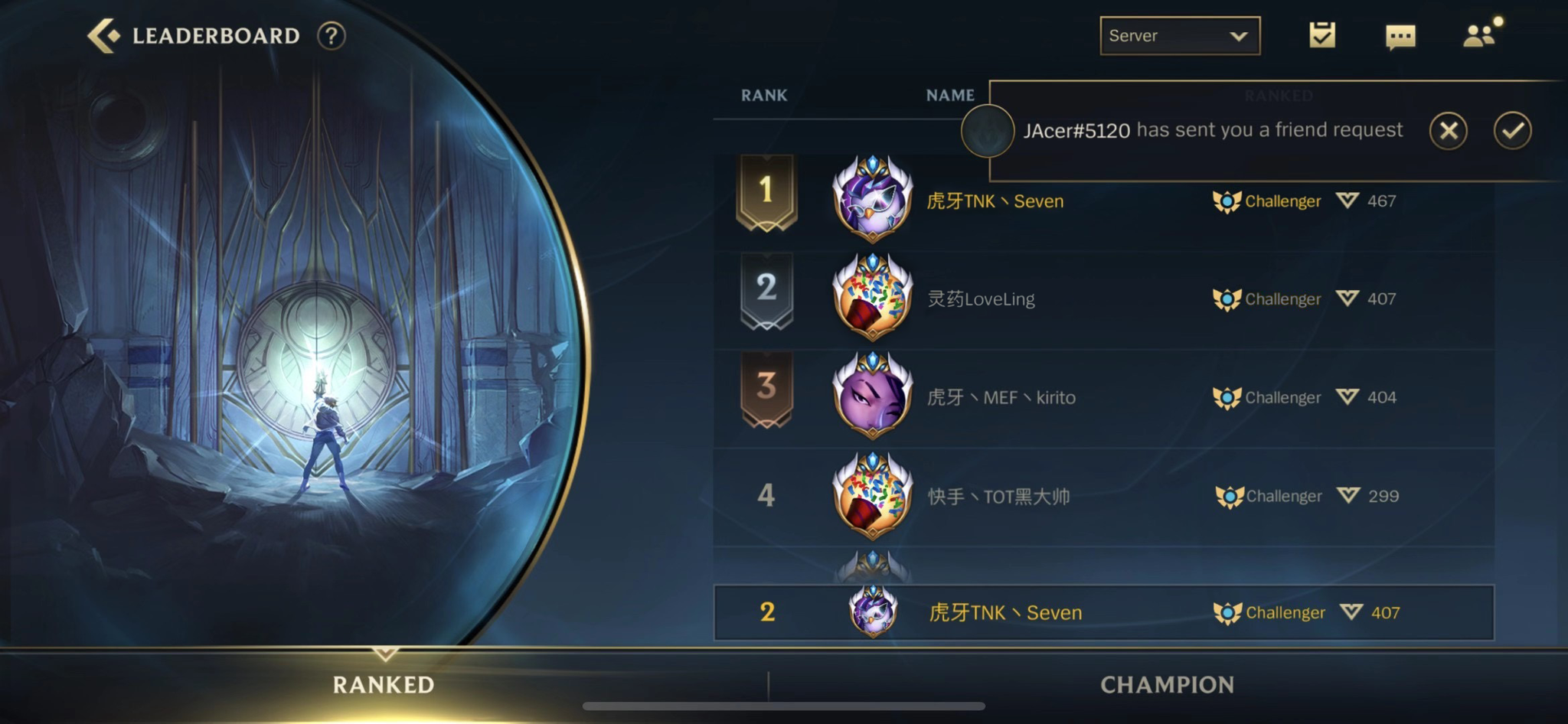Click the victory points icon beside 404
The width and height of the screenshot is (1568, 724).
(1346, 396)
